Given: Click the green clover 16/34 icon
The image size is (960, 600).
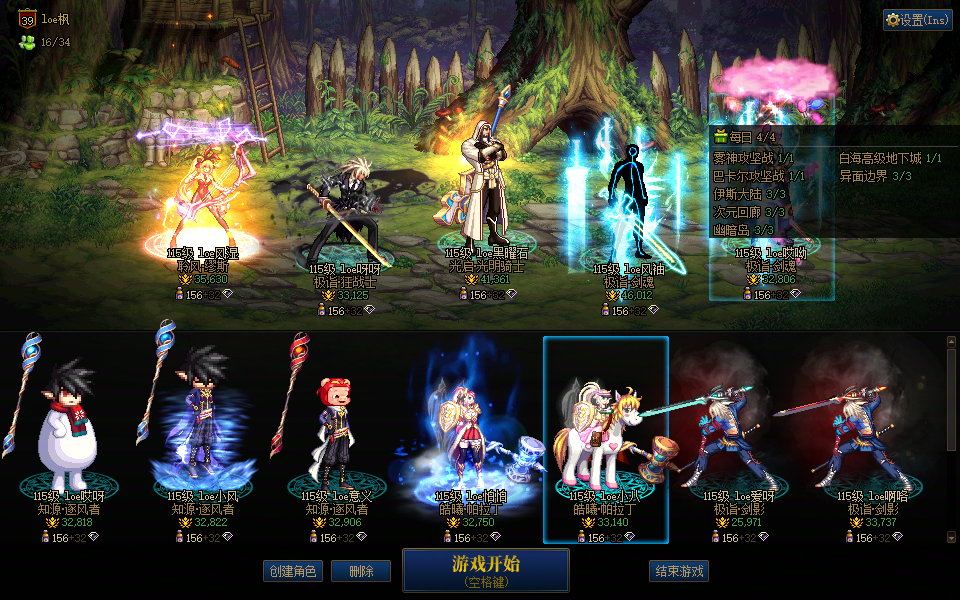Looking at the screenshot, I should point(26,42).
